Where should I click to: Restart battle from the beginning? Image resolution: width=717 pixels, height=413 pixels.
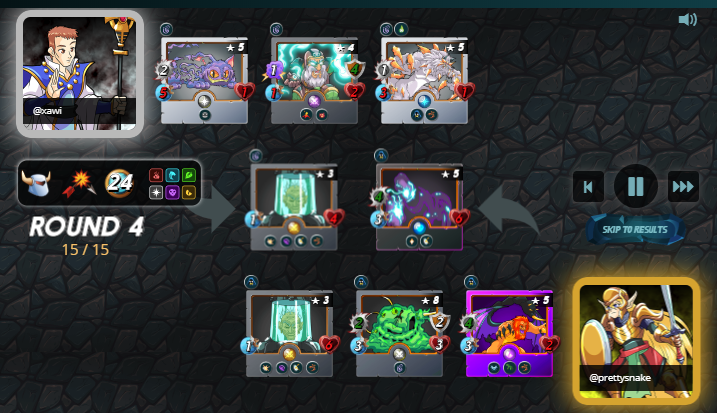589,186
